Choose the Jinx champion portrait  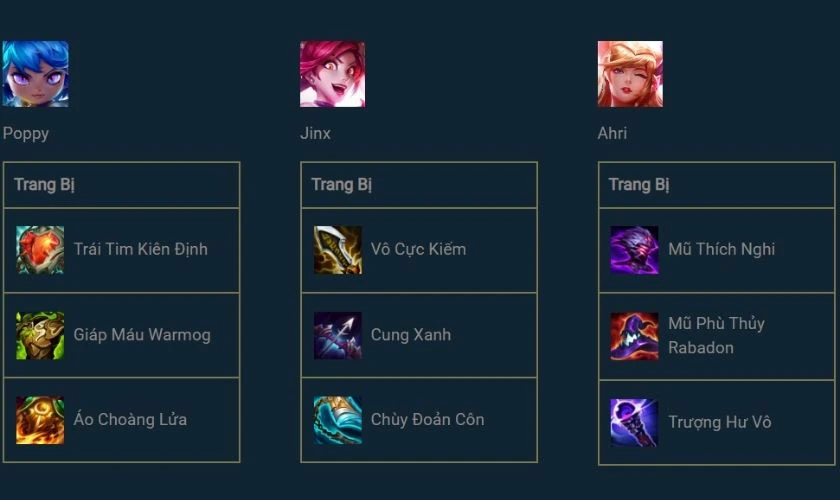coord(332,74)
